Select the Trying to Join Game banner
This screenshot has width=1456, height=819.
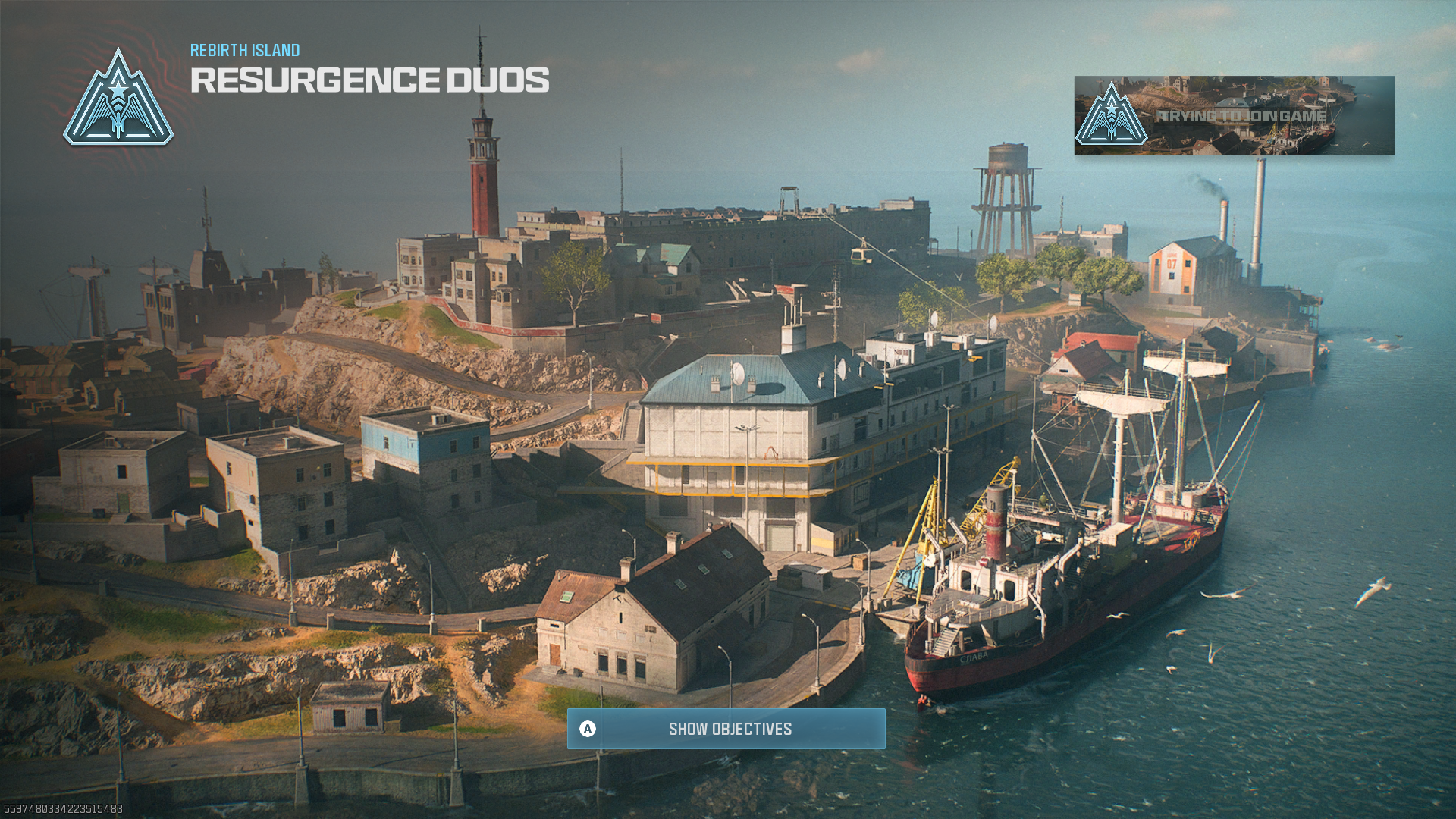[x=1233, y=115]
